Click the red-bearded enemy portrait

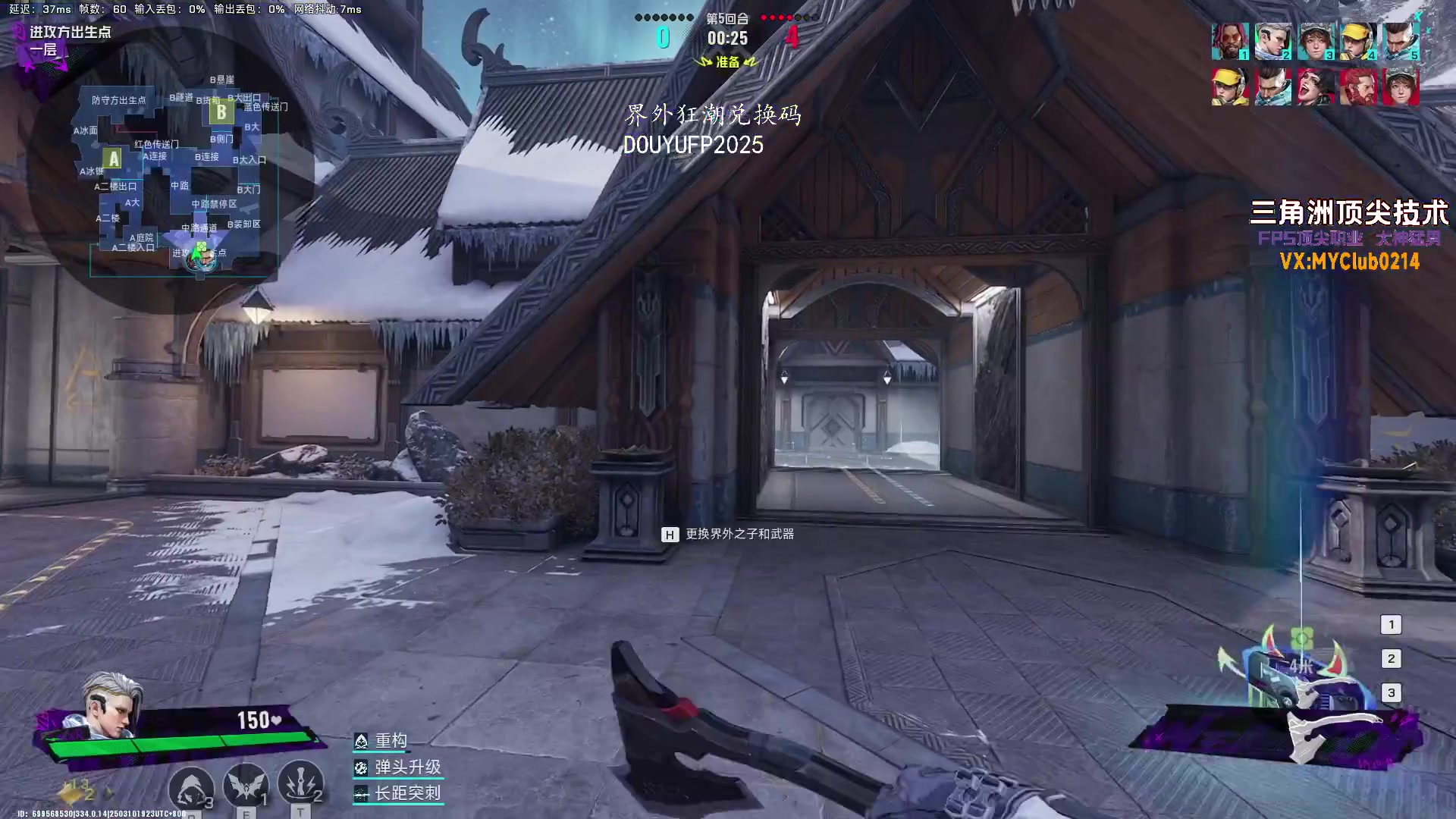(x=1358, y=86)
